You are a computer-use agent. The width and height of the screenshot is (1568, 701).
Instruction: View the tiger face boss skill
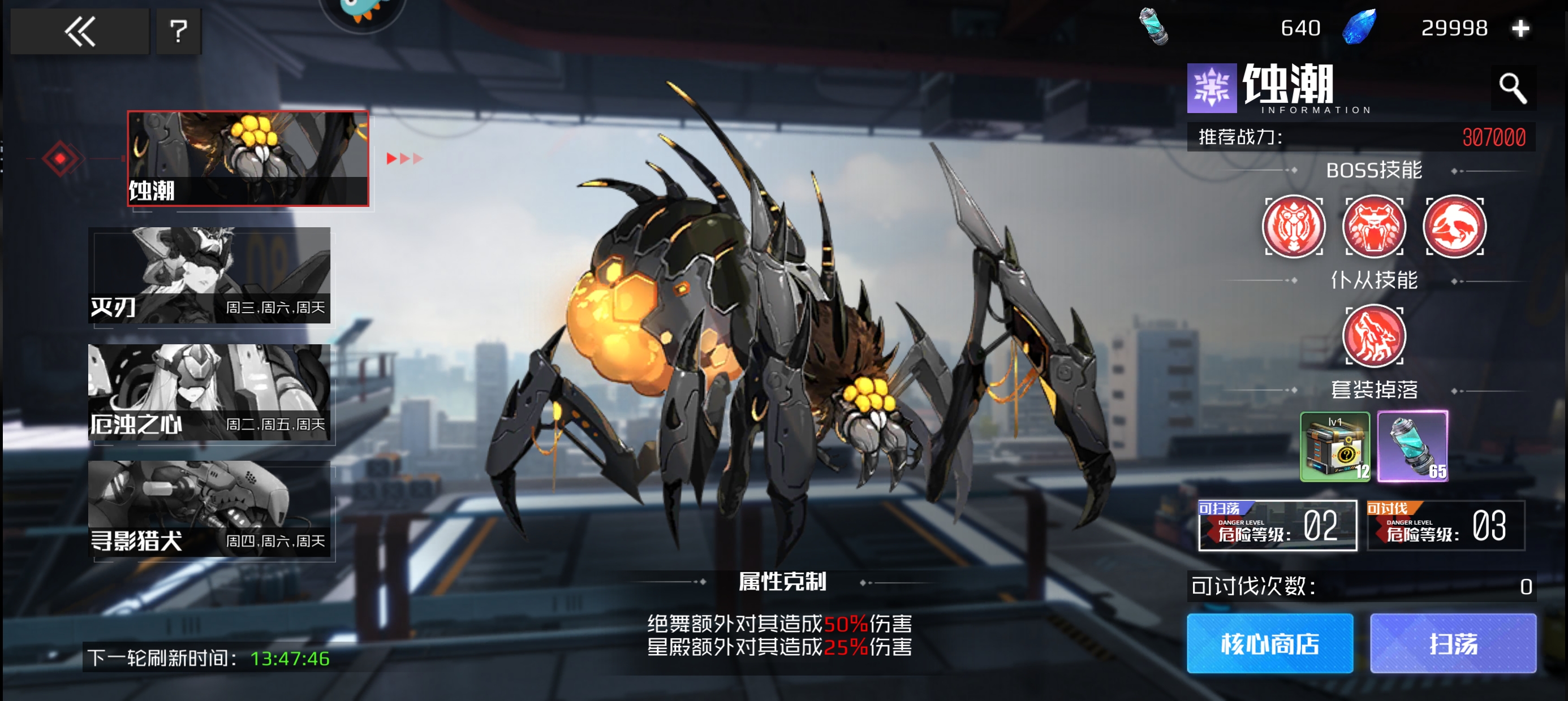coord(1294,226)
